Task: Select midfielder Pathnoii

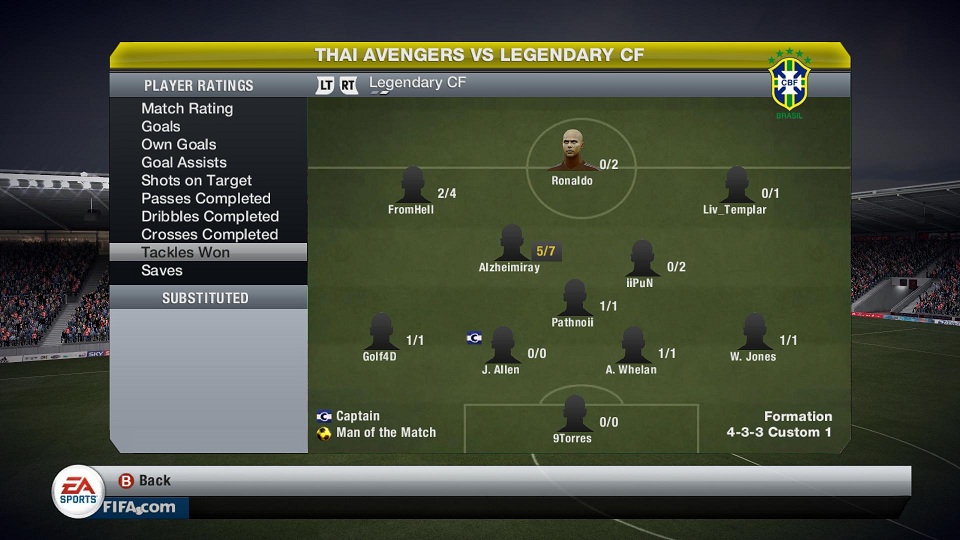Action: pos(573,298)
